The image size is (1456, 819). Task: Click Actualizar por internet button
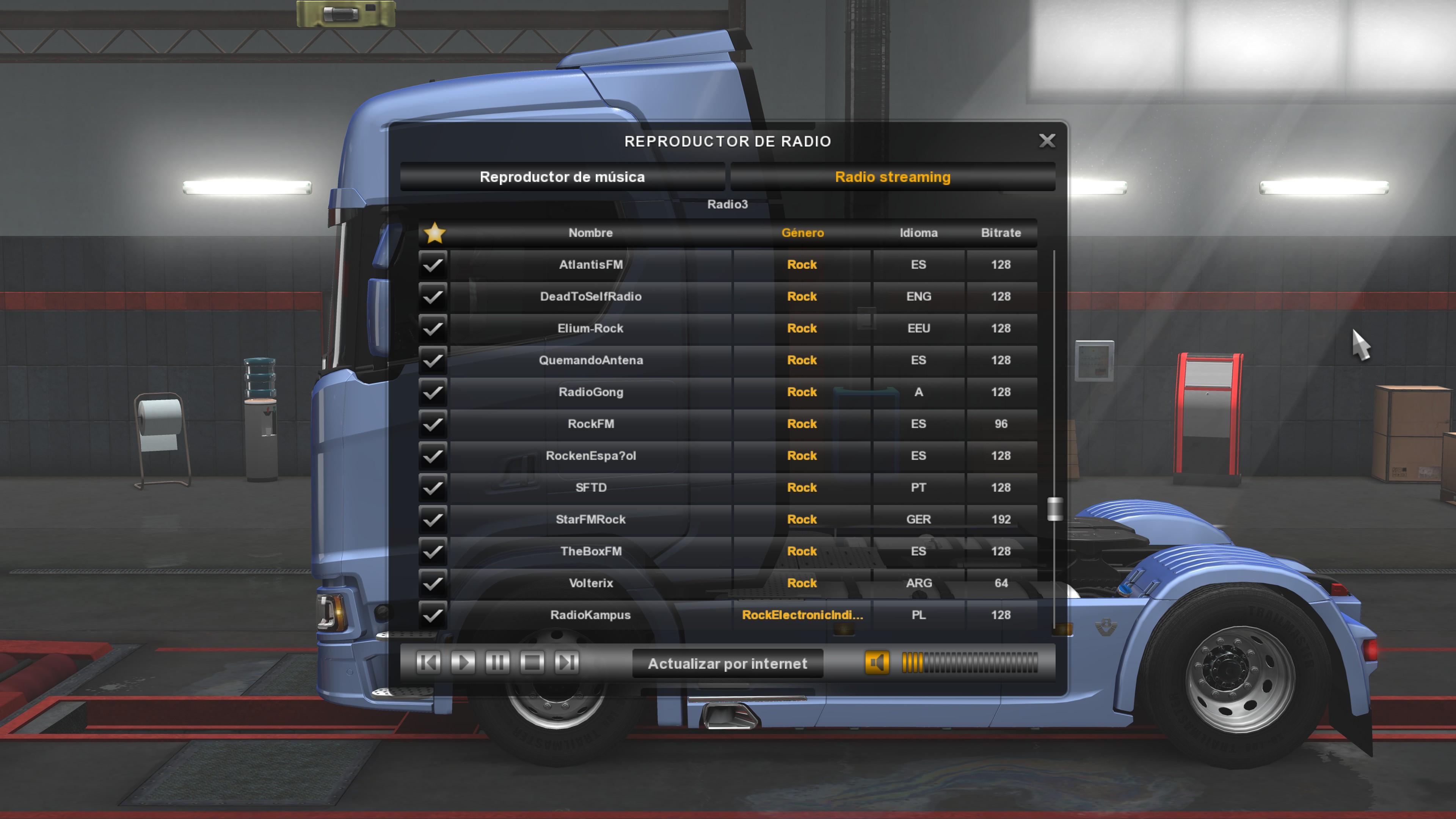[727, 664]
